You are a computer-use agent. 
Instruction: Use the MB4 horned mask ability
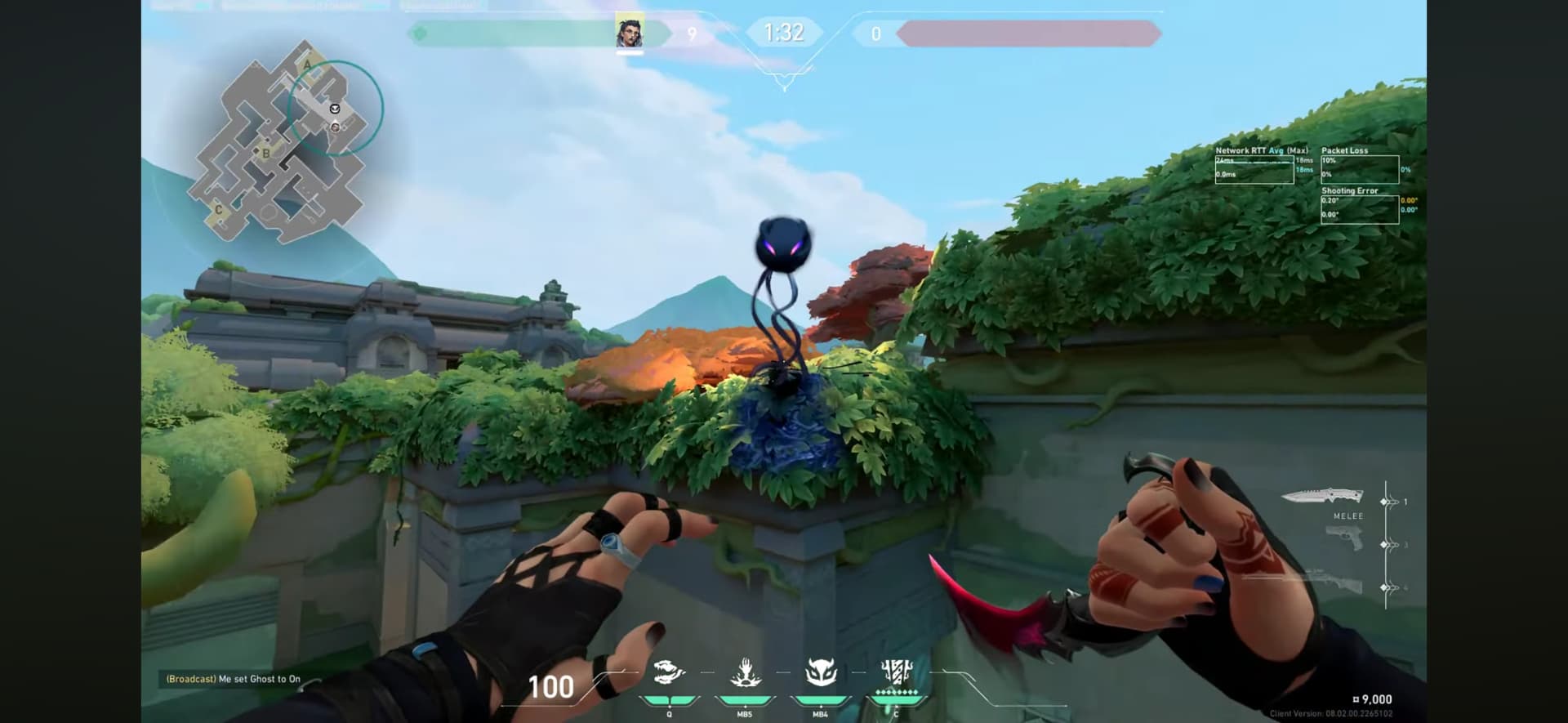[x=821, y=675]
